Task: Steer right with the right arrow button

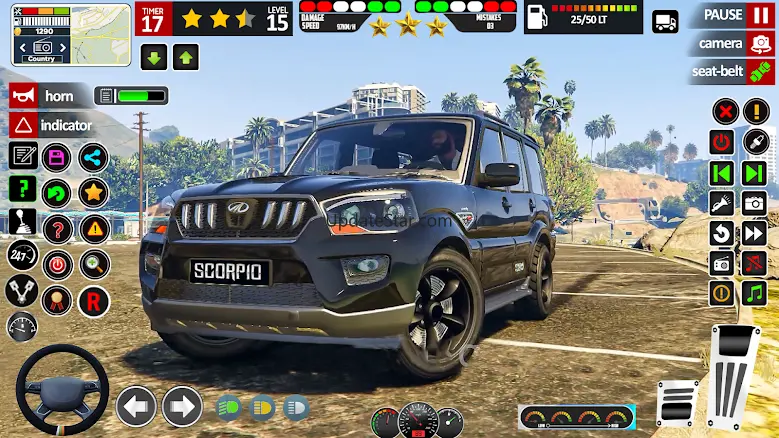Action: click(182, 406)
